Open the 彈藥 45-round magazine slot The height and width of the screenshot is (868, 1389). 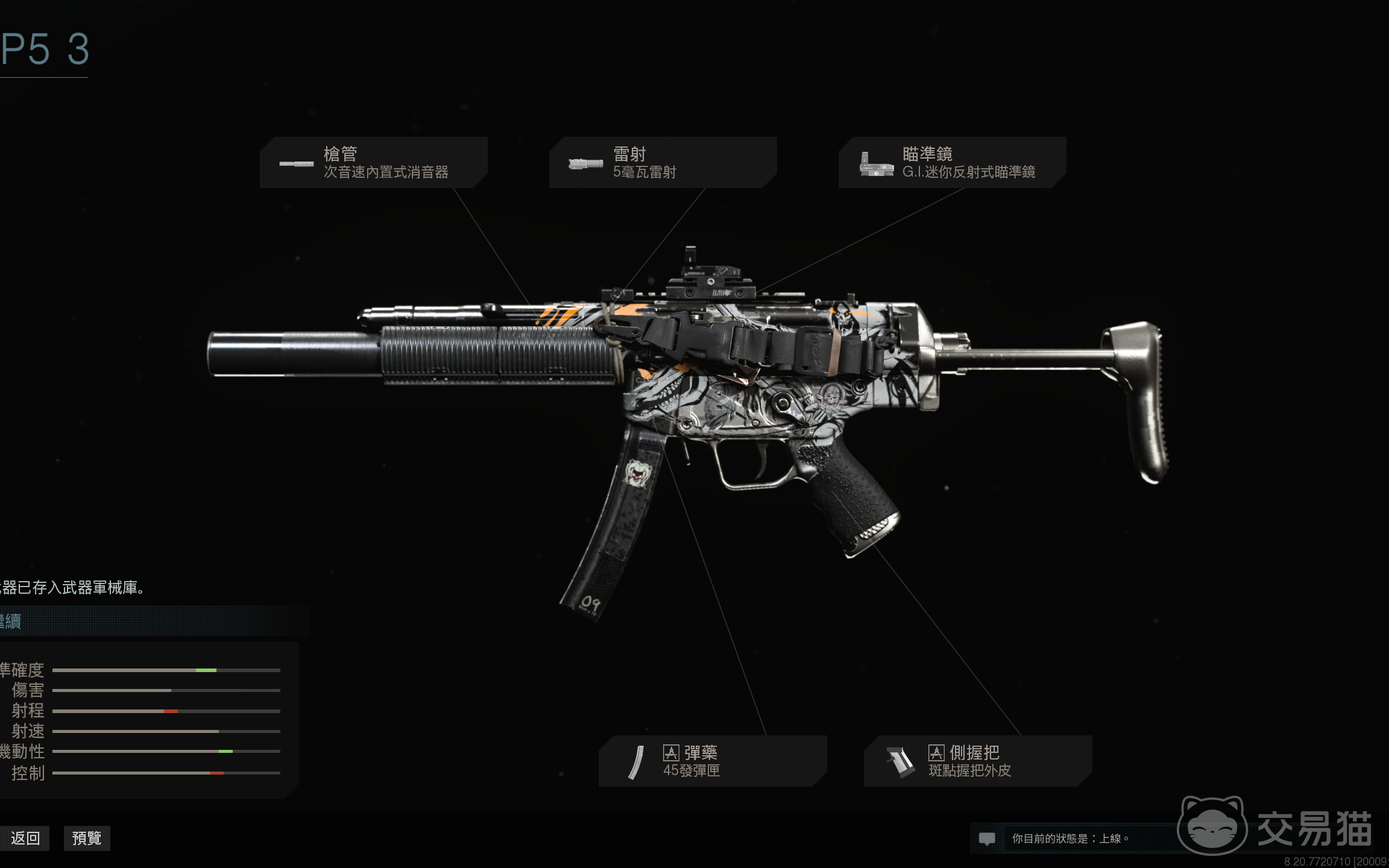click(712, 761)
